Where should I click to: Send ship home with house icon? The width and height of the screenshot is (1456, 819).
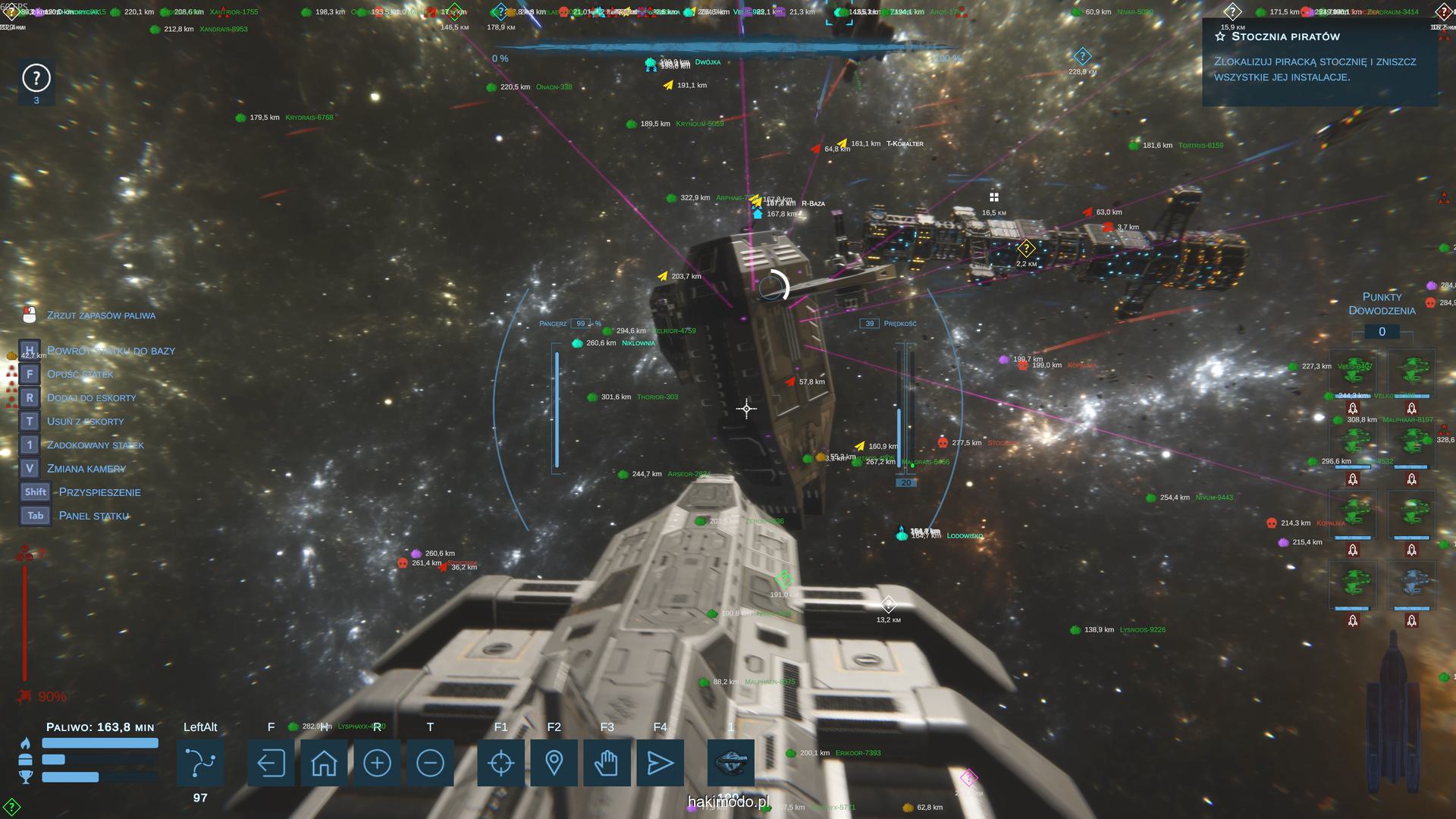tap(324, 763)
